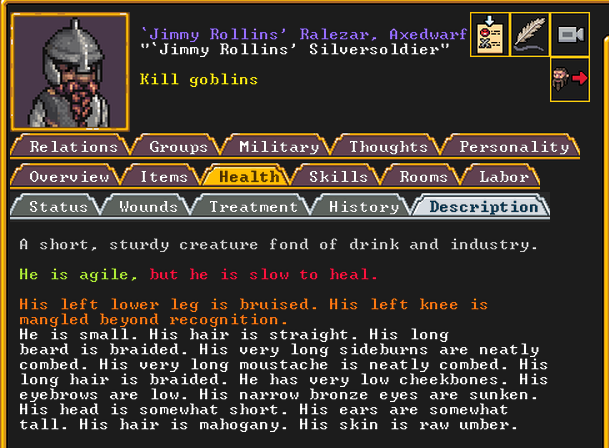This screenshot has width=609, height=448.
Task: Click the quill icon to edit nickname
Action: point(529,34)
